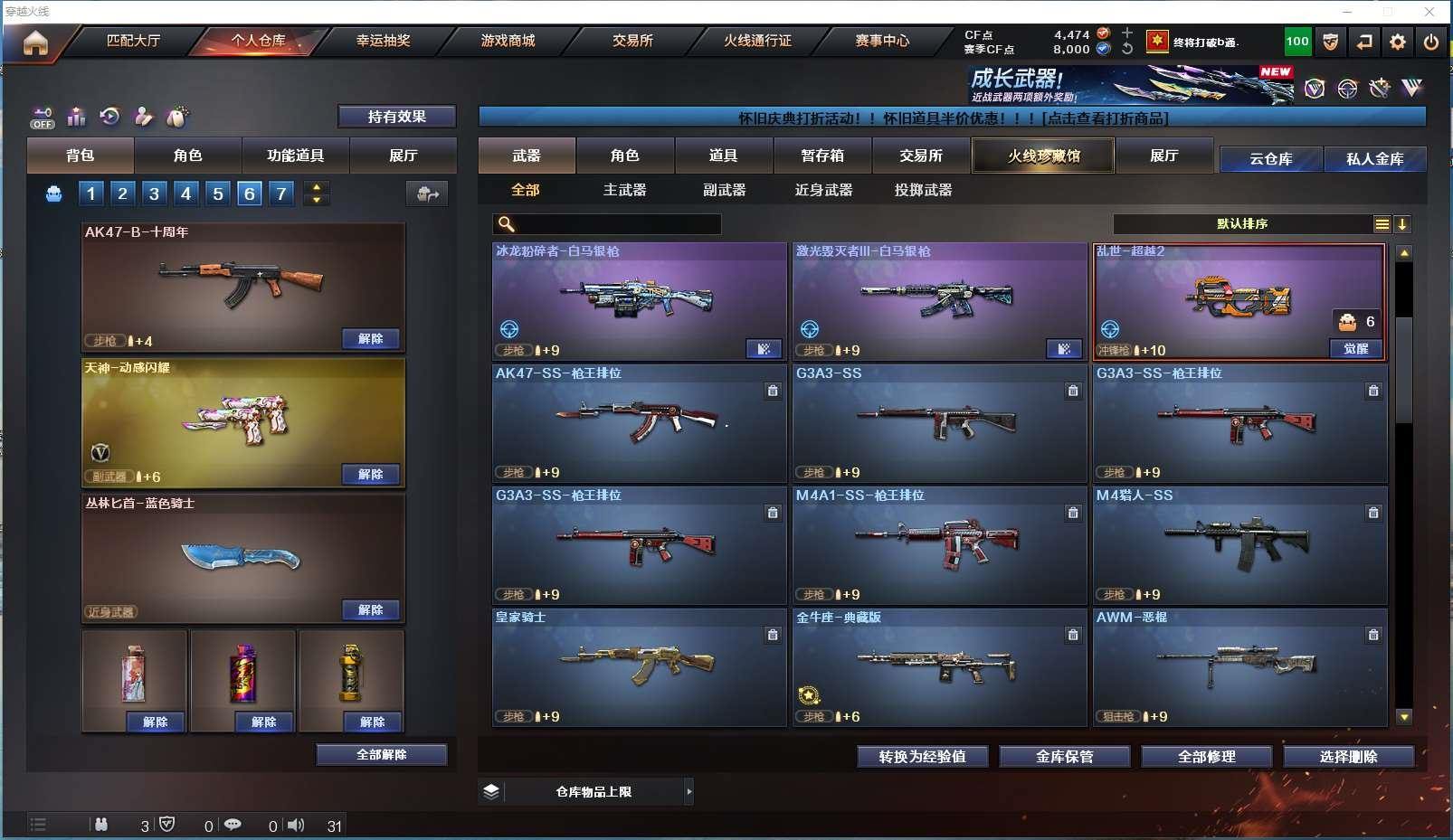This screenshot has width=1453, height=840.
Task: Click the 持有效果 button
Action: (396, 117)
